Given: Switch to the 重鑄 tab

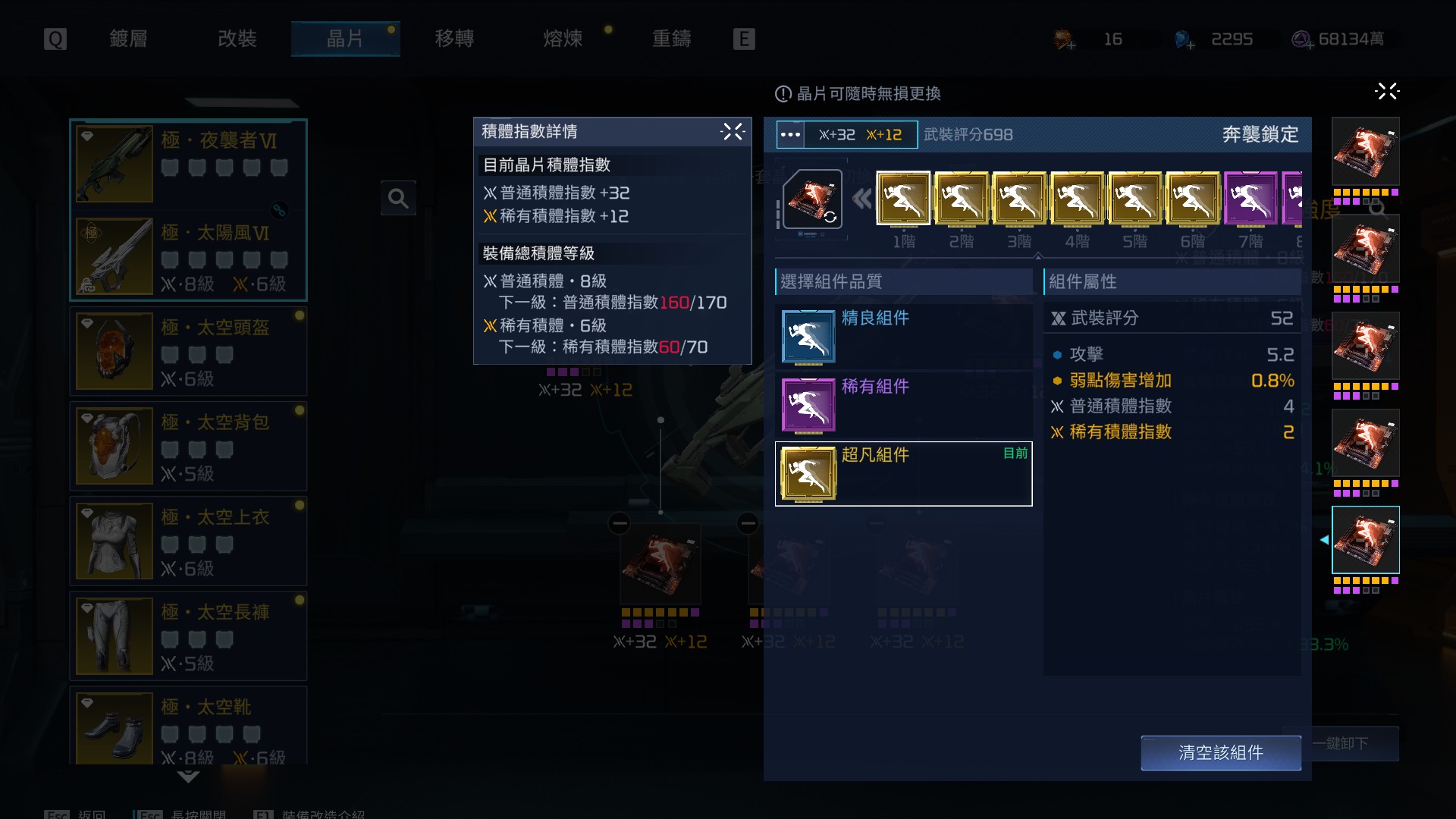Looking at the screenshot, I should [671, 39].
